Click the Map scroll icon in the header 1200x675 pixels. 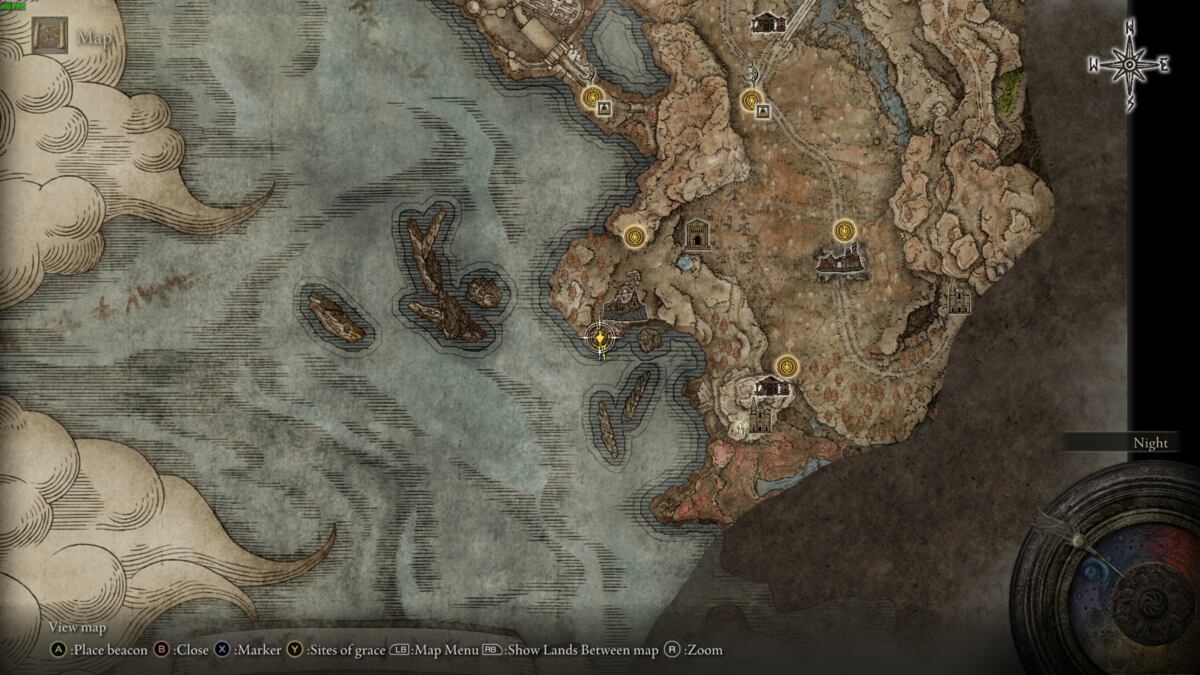click(x=49, y=37)
